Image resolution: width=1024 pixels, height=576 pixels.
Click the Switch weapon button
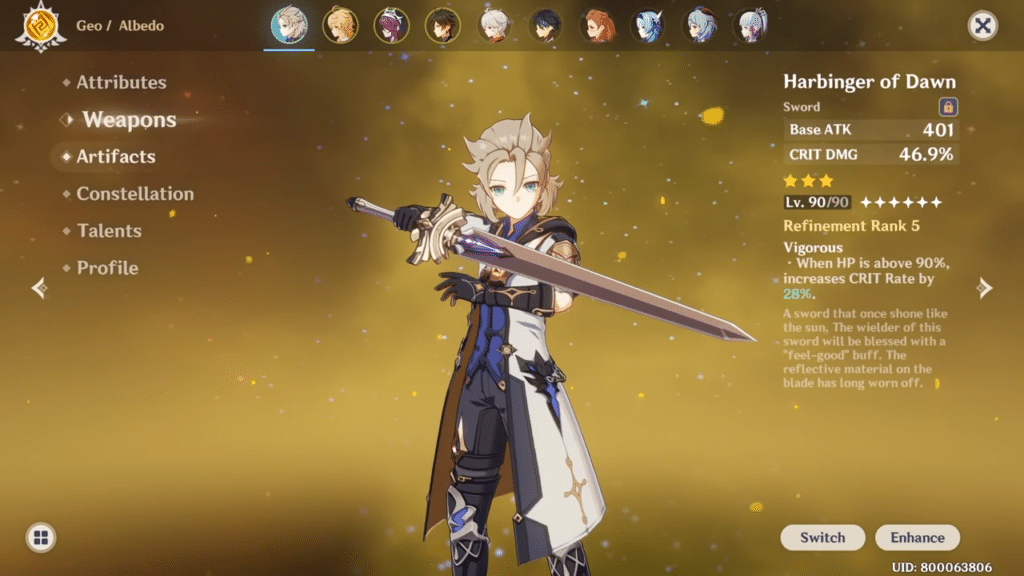pos(823,537)
